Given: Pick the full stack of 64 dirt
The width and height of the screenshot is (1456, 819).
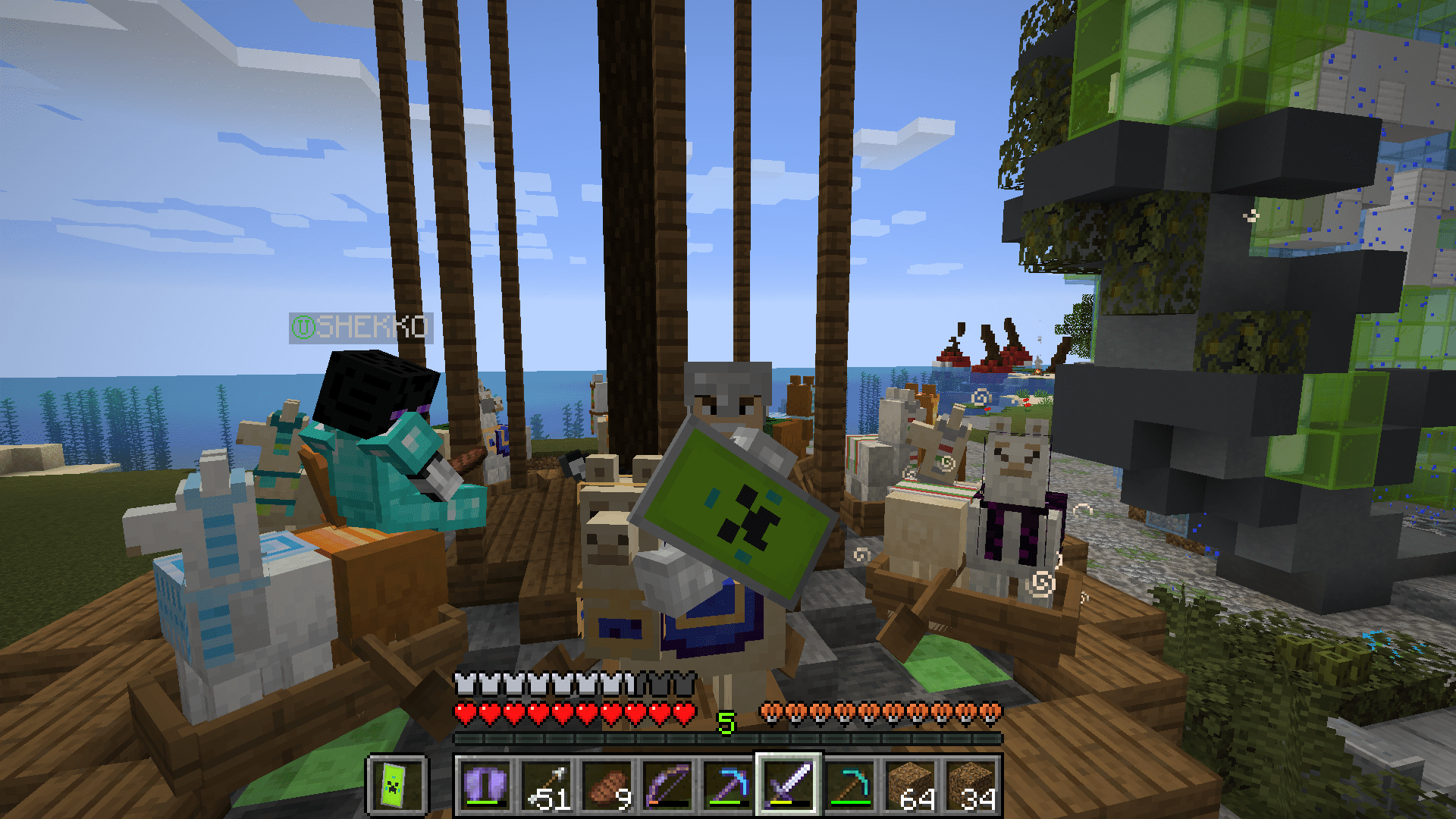Looking at the screenshot, I should 910,785.
